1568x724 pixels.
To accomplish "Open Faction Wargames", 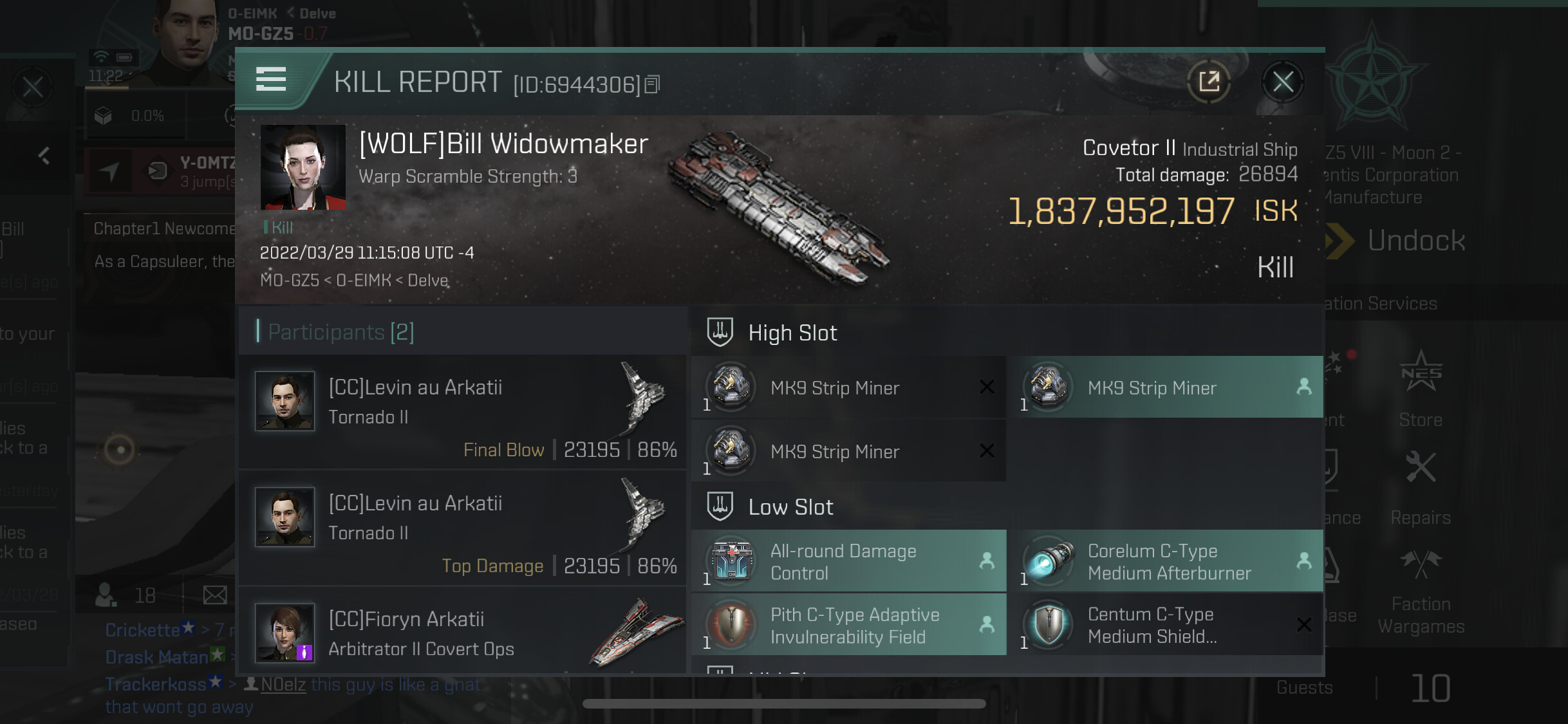I will [1421, 590].
